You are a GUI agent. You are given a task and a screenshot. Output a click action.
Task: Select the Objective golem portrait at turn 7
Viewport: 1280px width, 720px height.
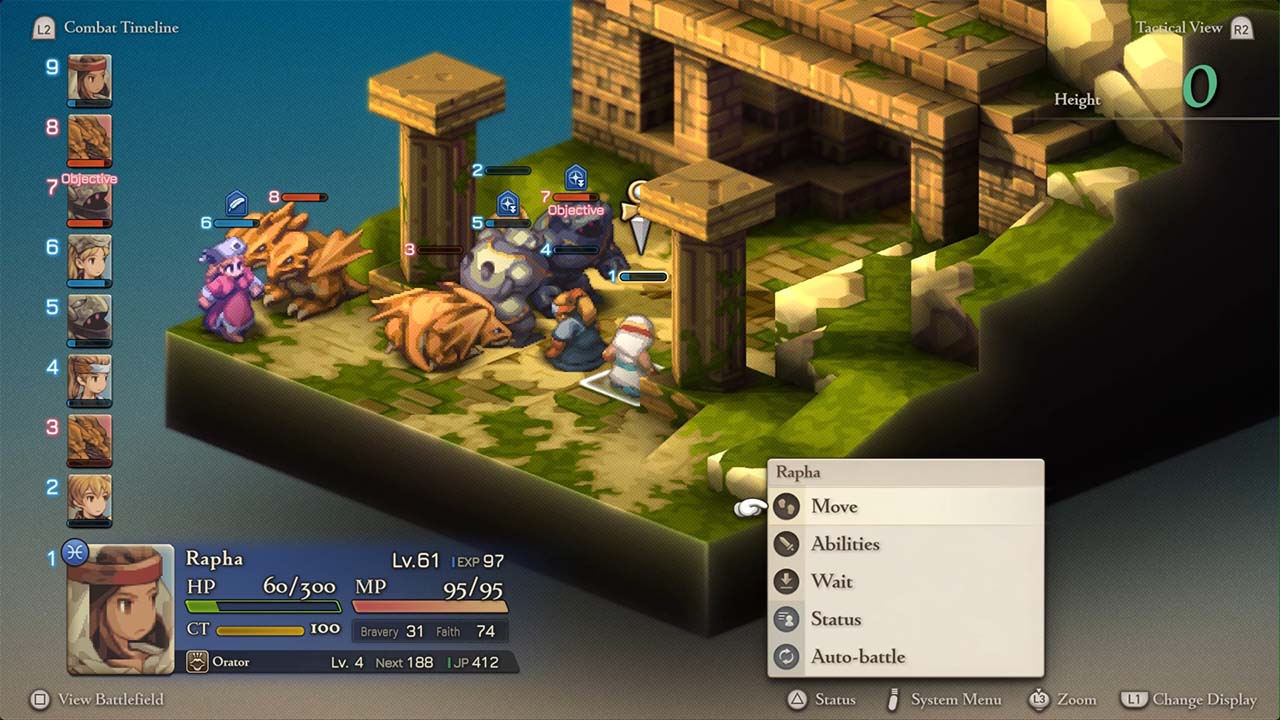tap(89, 200)
